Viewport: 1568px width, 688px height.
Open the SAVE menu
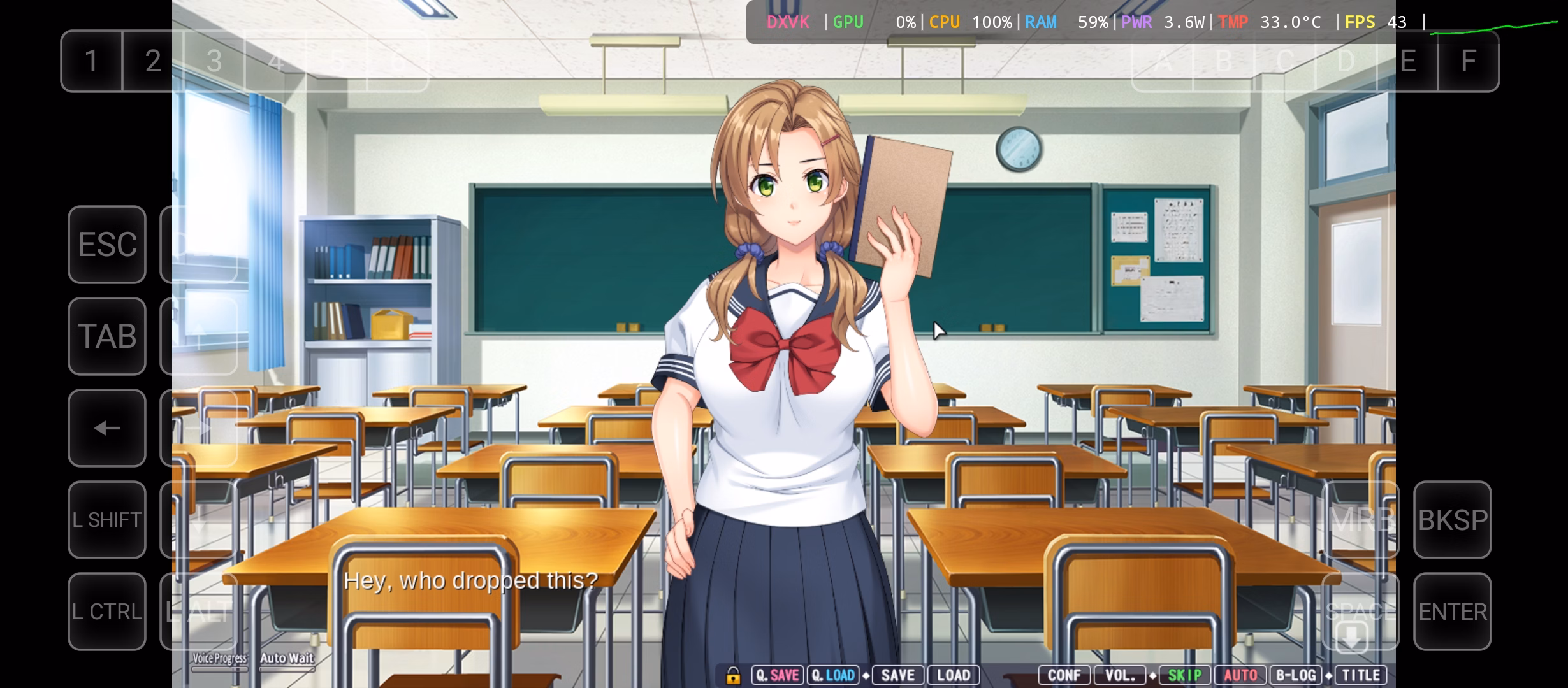pyautogui.click(x=897, y=675)
